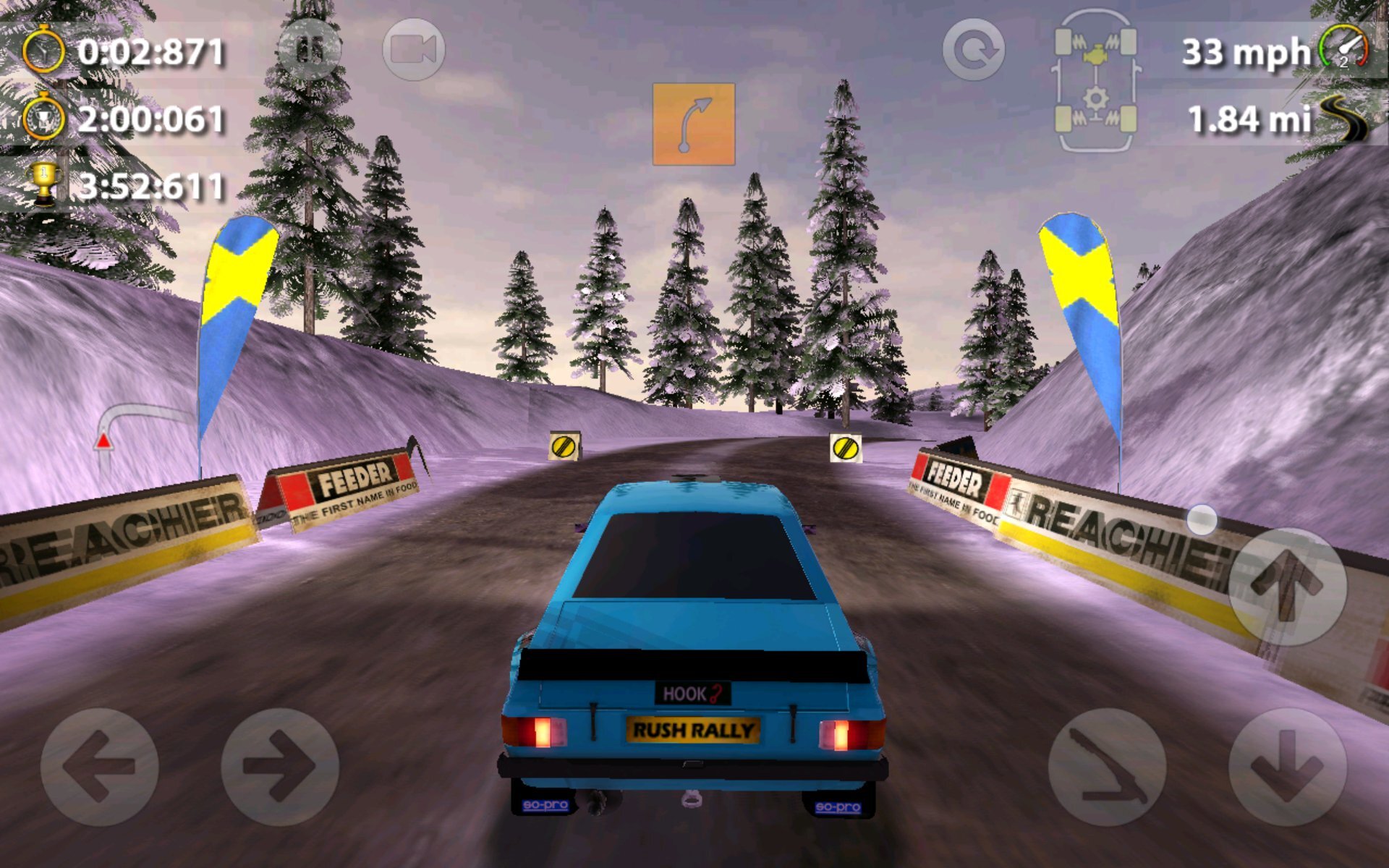This screenshot has height=868, width=1389.
Task: Select the trophy icon next to 3:52:611
Action: pyautogui.click(x=45, y=181)
